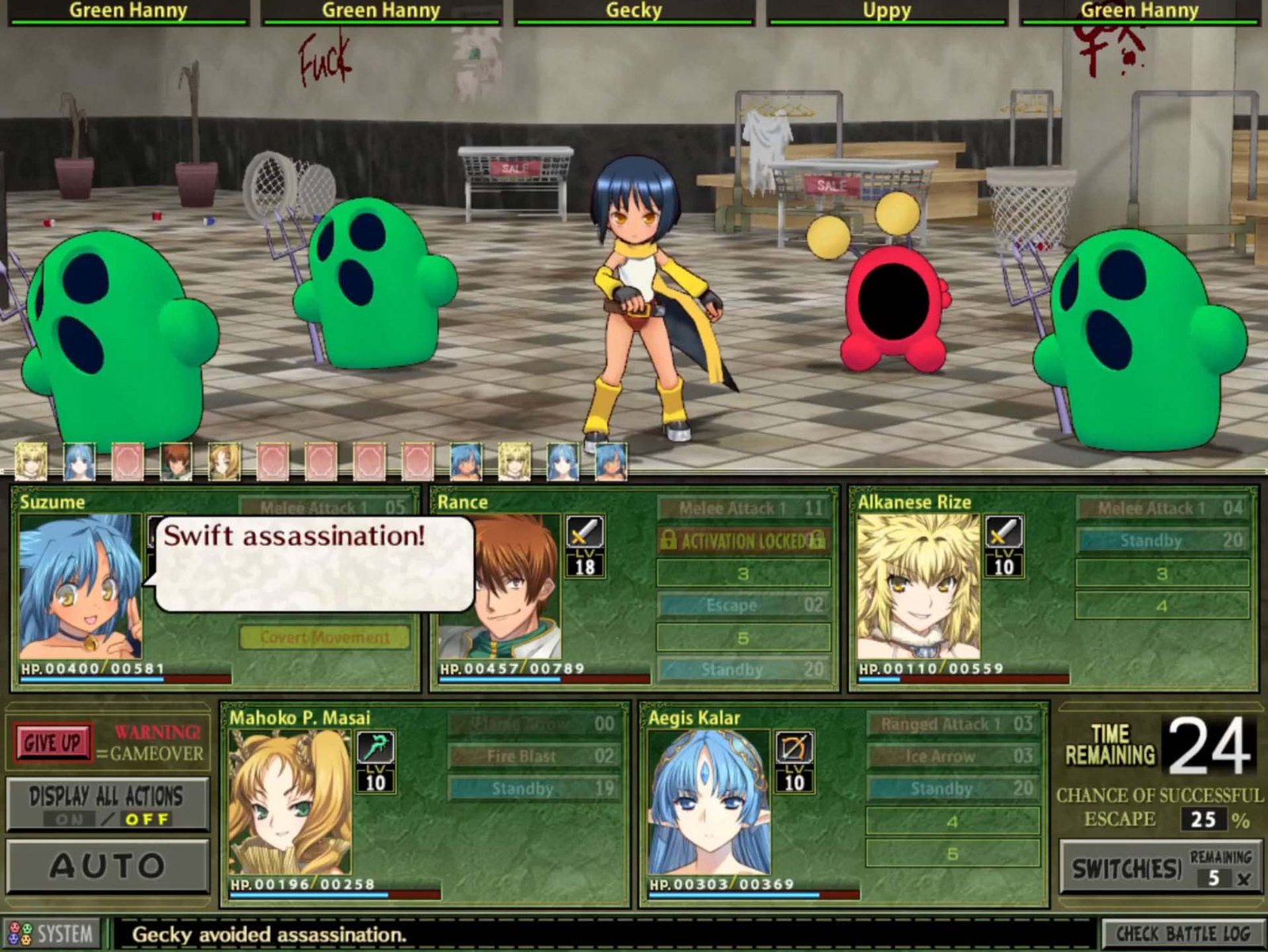Viewport: 1268px width, 952px height.
Task: Click the Give Up button
Action: [x=52, y=743]
